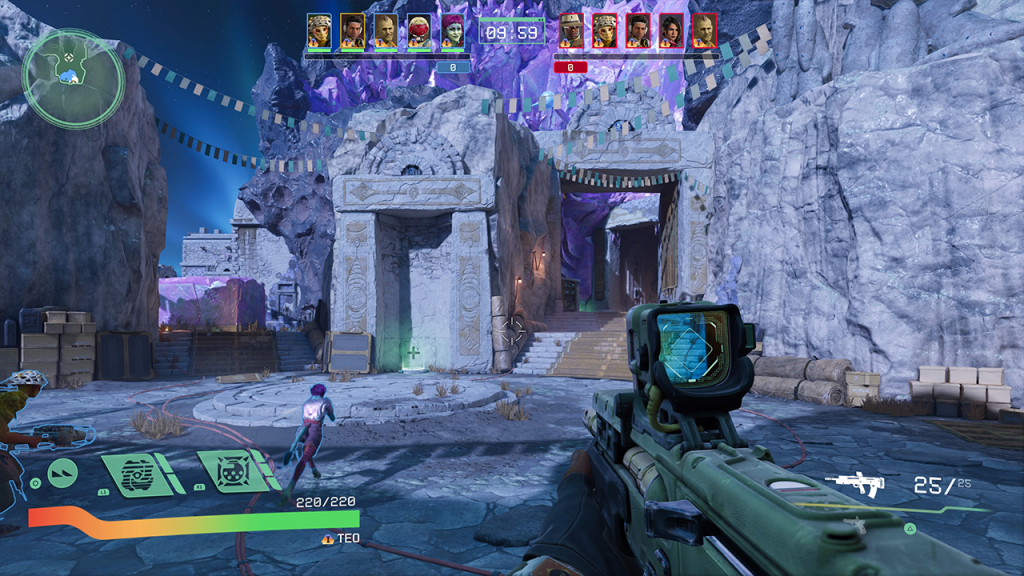
Task: Click the red team's hat-wearing man portrait
Action: (571, 31)
